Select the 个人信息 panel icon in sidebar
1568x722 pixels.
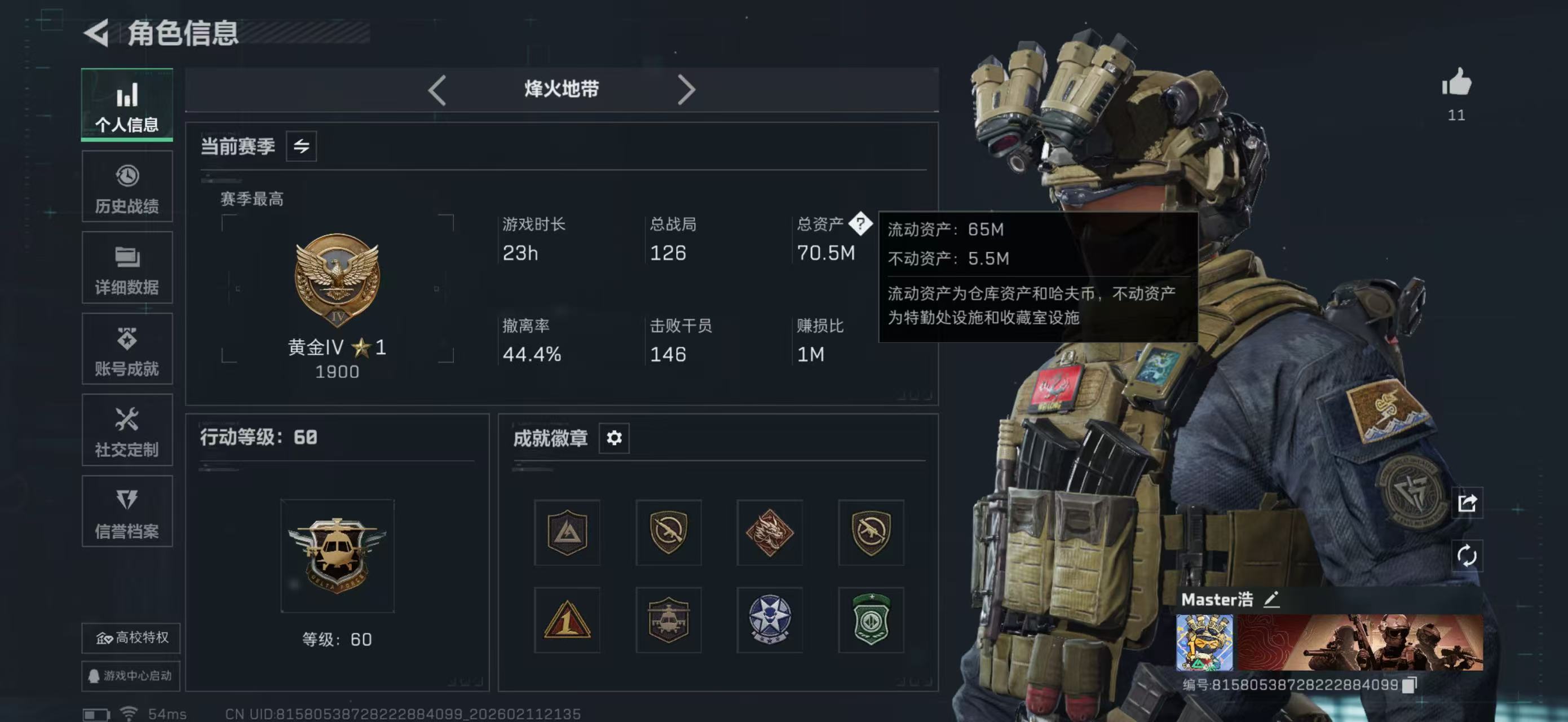tap(127, 105)
